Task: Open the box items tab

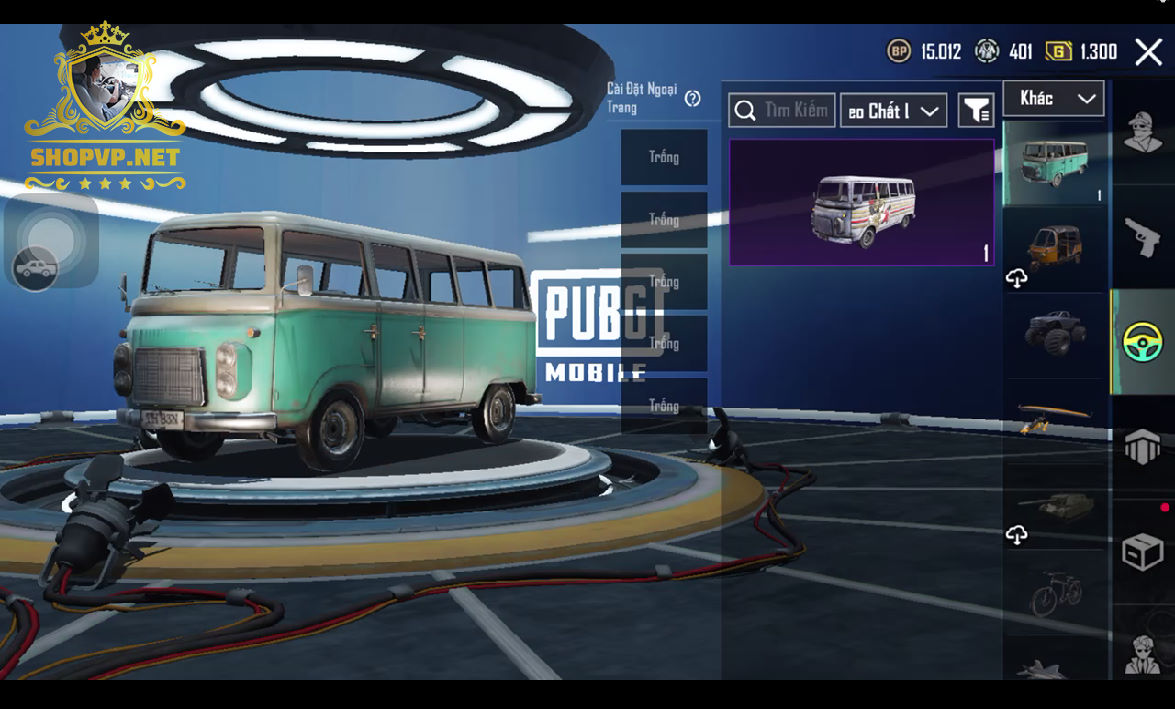Action: [x=1143, y=551]
